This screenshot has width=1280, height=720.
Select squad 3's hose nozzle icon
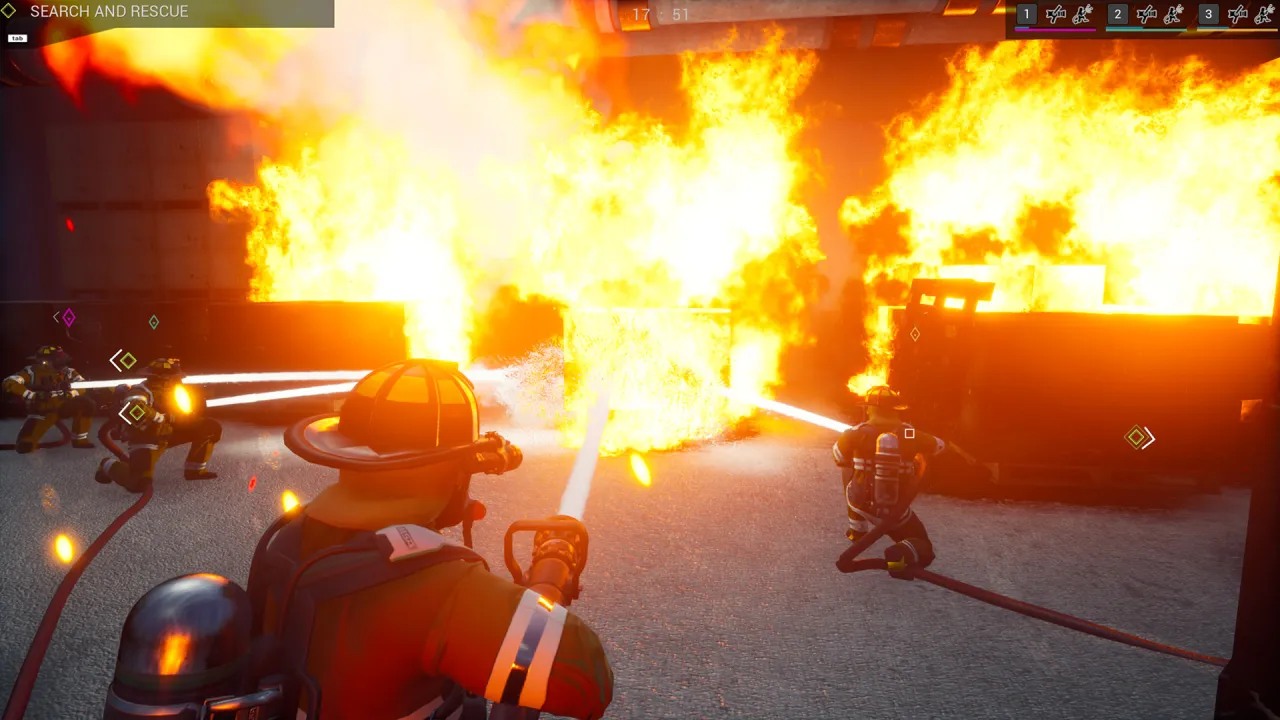pos(1238,14)
